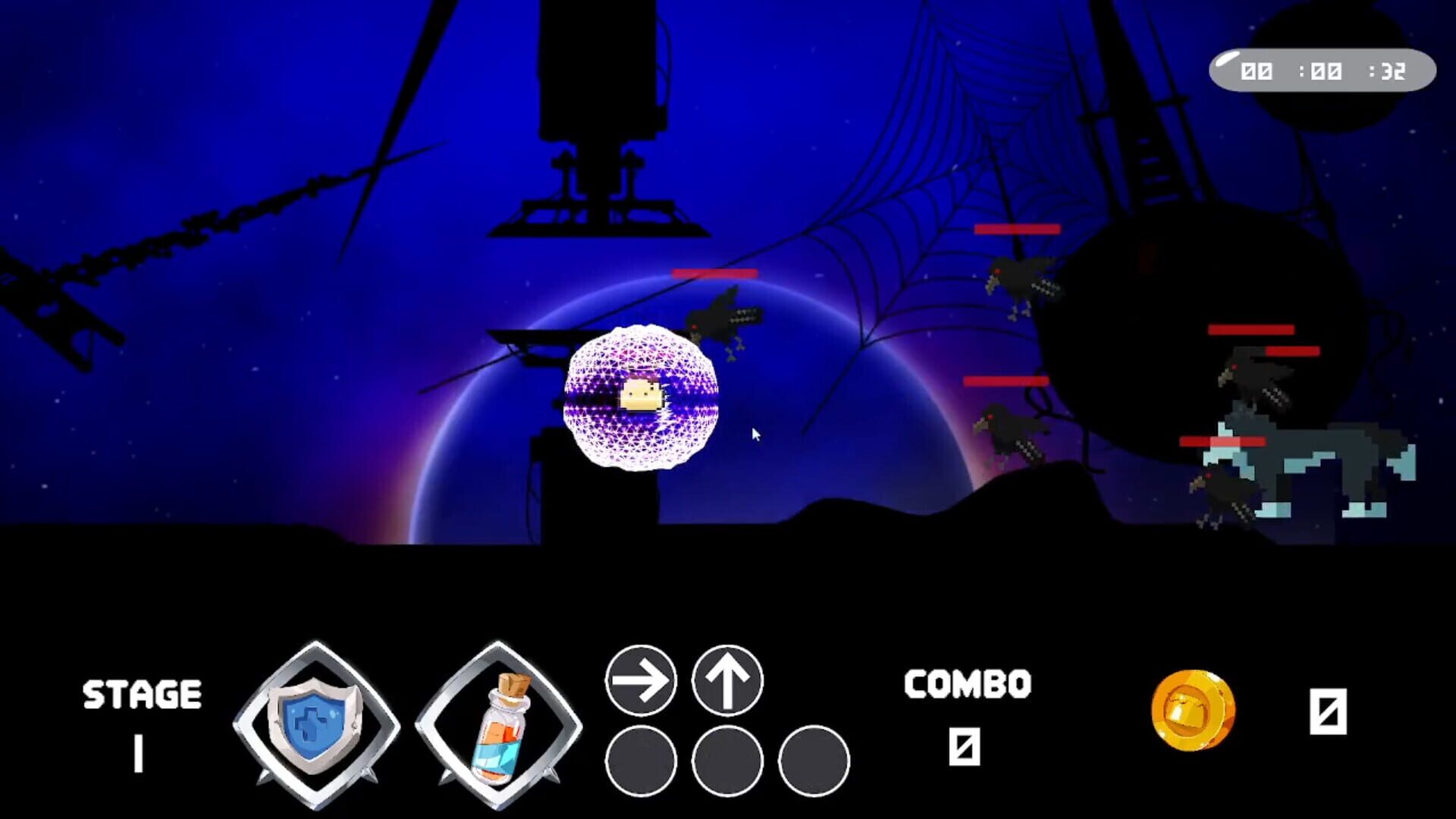Image resolution: width=1456 pixels, height=819 pixels.
Task: Click the first empty skill slot circle
Action: click(x=641, y=762)
